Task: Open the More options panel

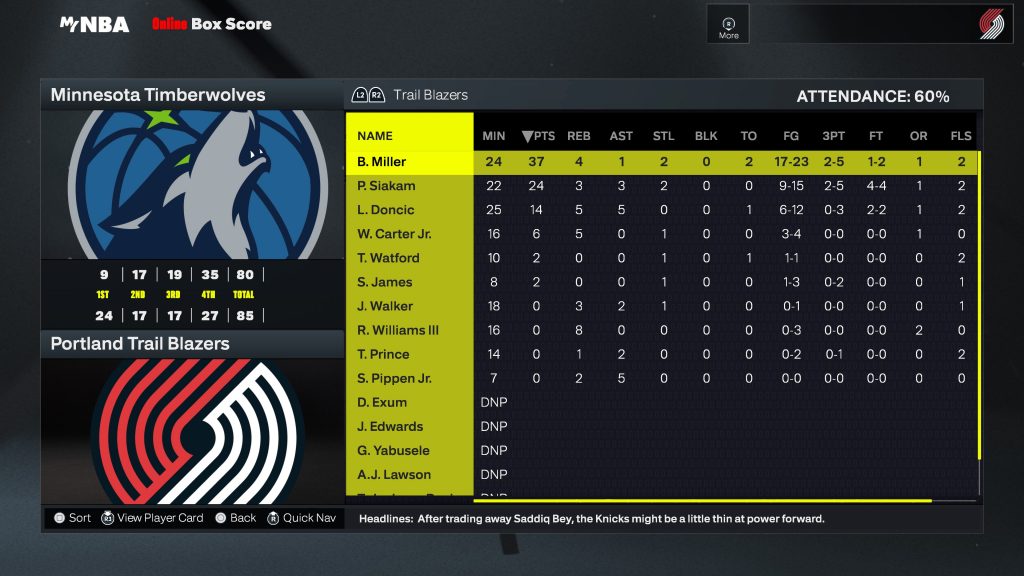Action: pyautogui.click(x=729, y=26)
